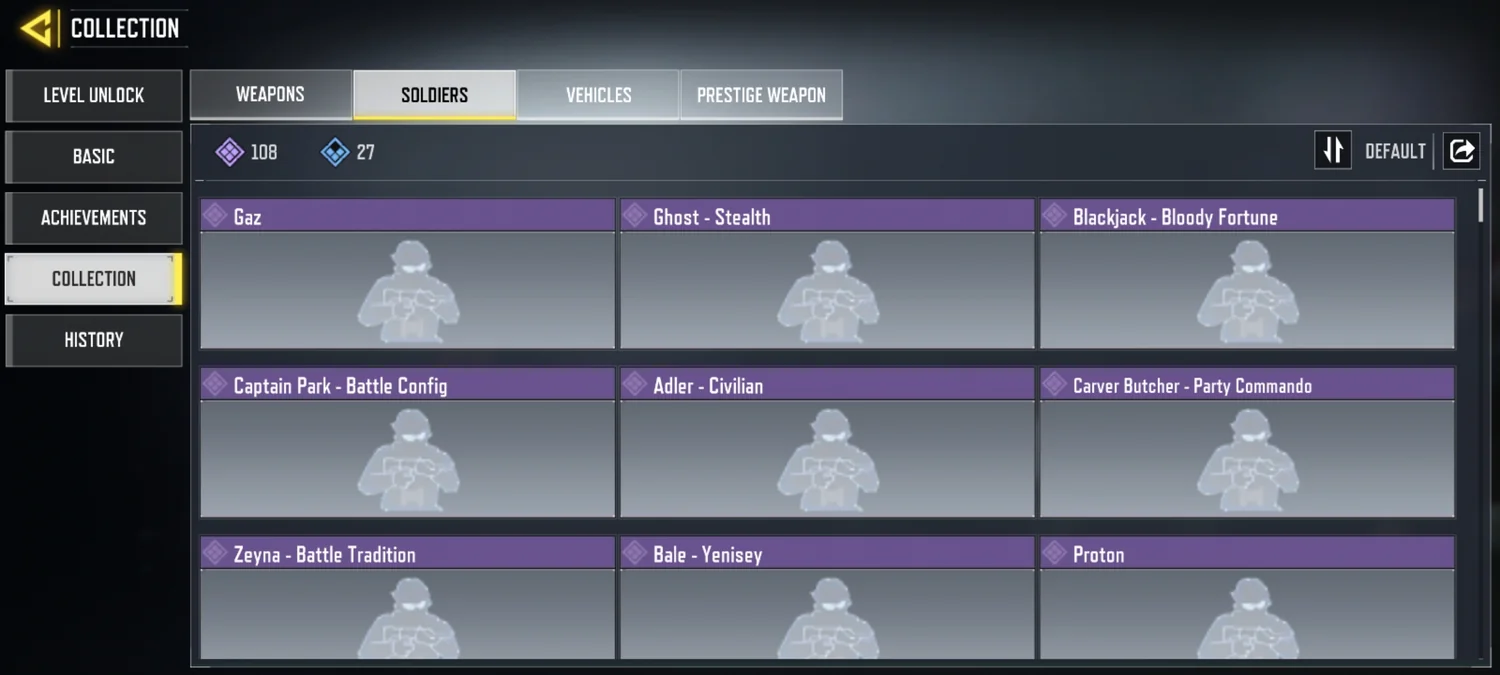The width and height of the screenshot is (1500, 675).
Task: Select the Zeyna - Battle Tradition card
Action: pyautogui.click(x=407, y=598)
